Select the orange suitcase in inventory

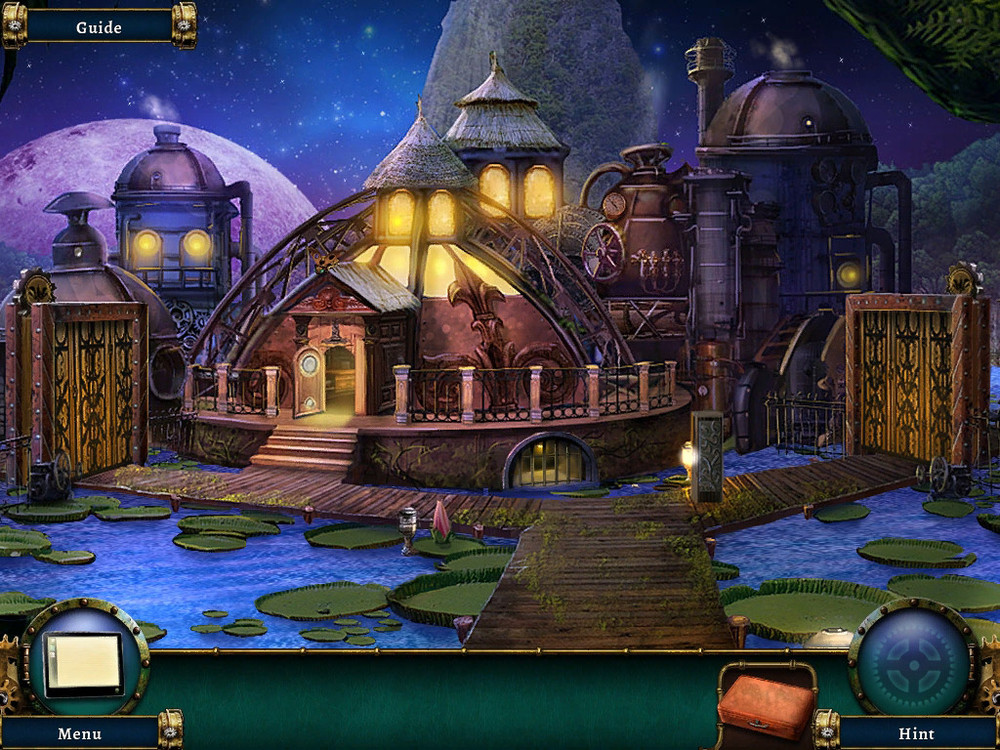coord(767,704)
